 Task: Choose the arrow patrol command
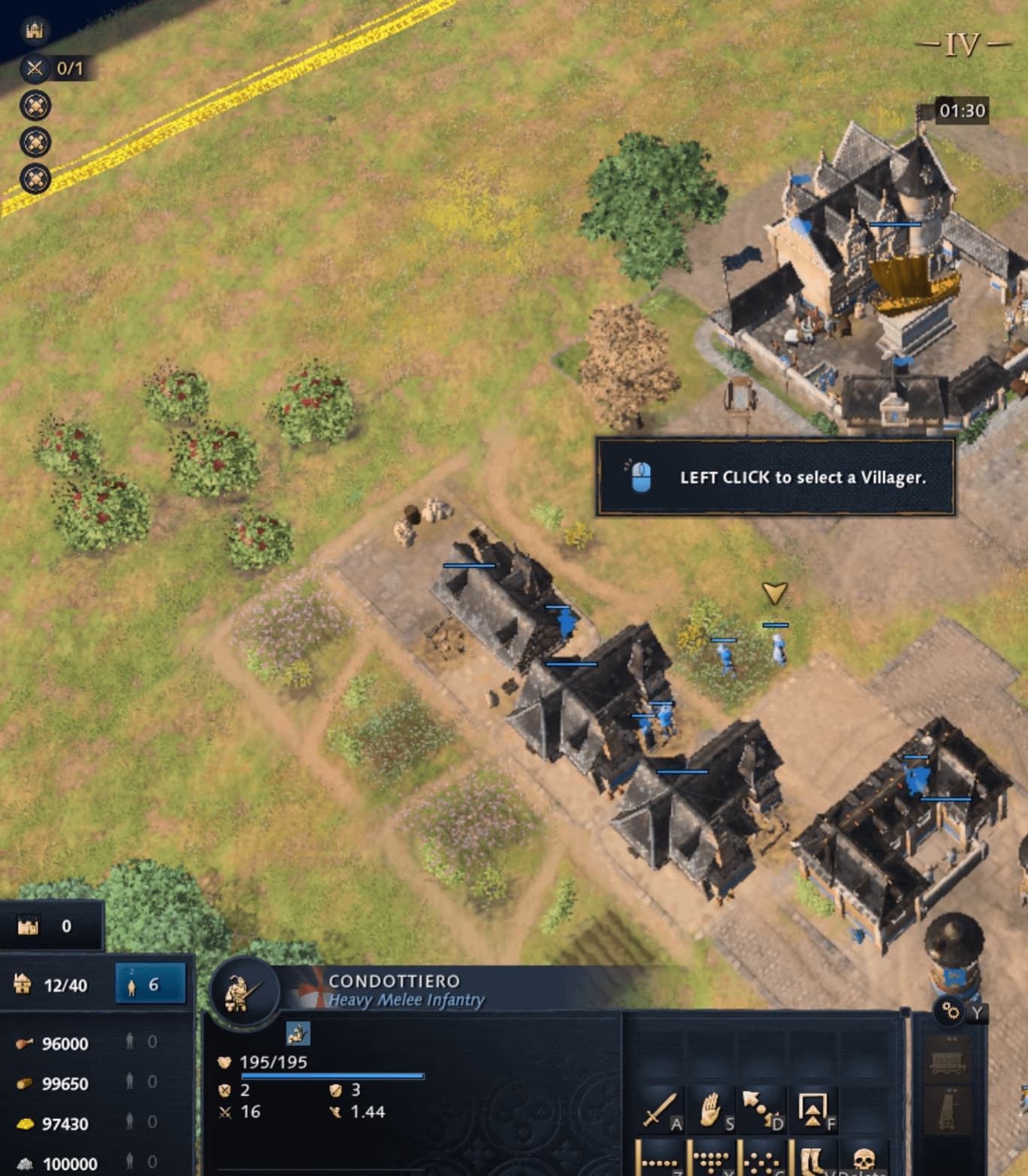coord(760,1110)
